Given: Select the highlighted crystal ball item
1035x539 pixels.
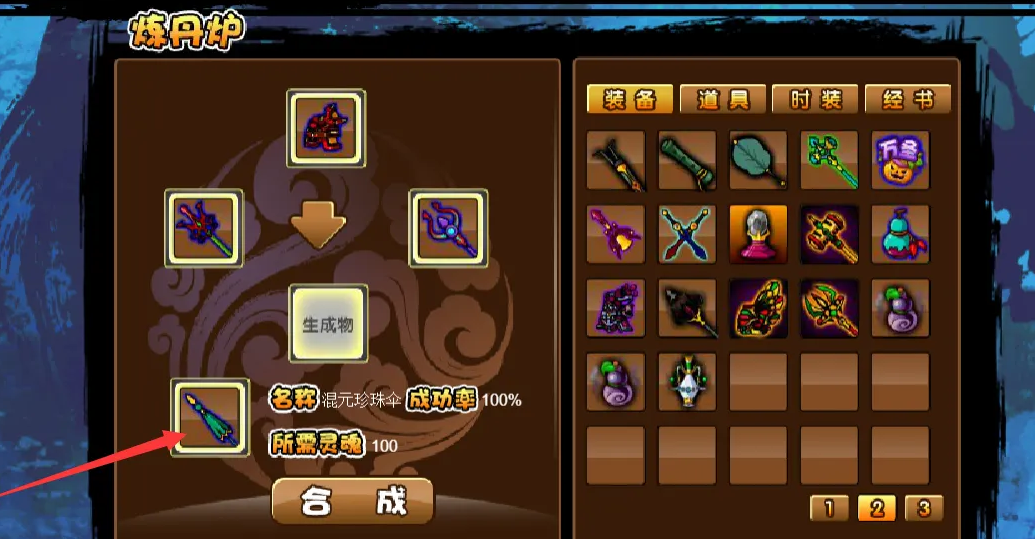Looking at the screenshot, I should point(759,235).
